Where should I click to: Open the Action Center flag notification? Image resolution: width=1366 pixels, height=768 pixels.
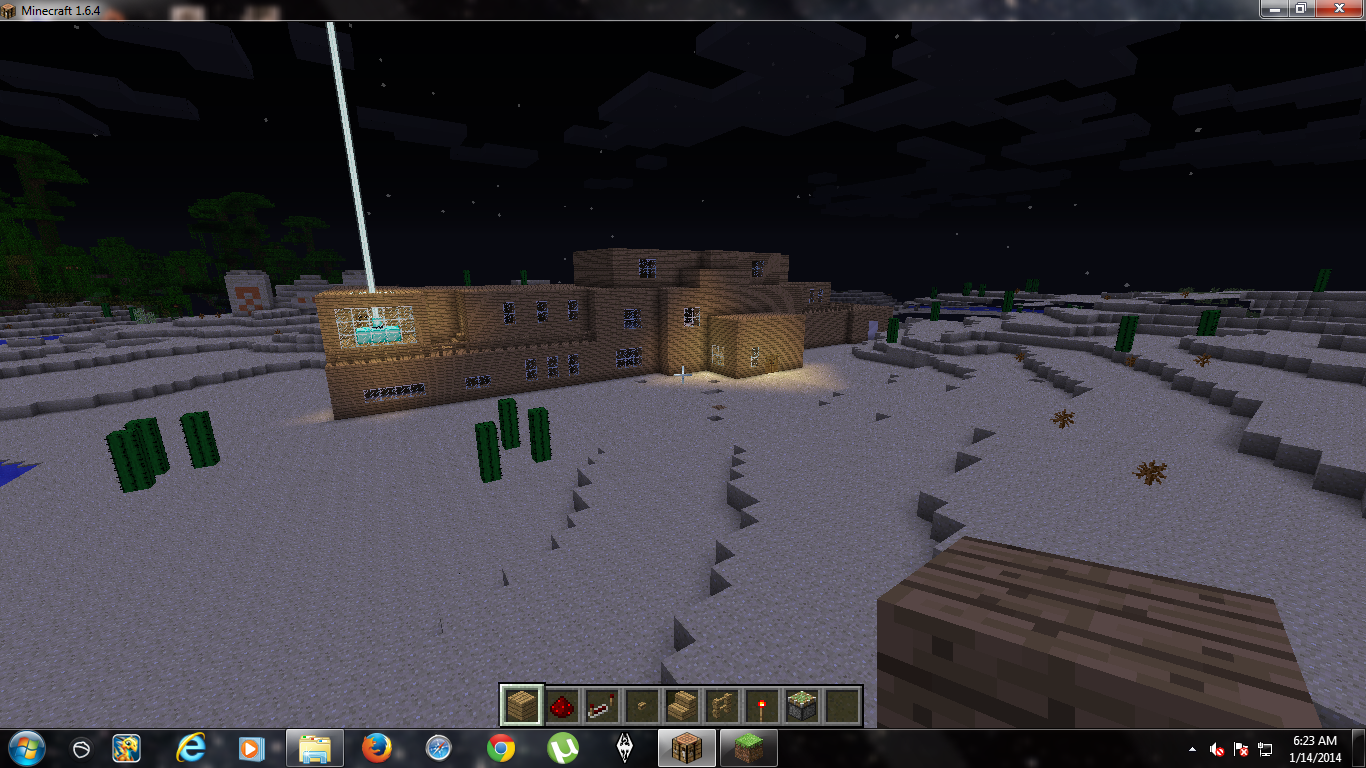coord(1240,750)
